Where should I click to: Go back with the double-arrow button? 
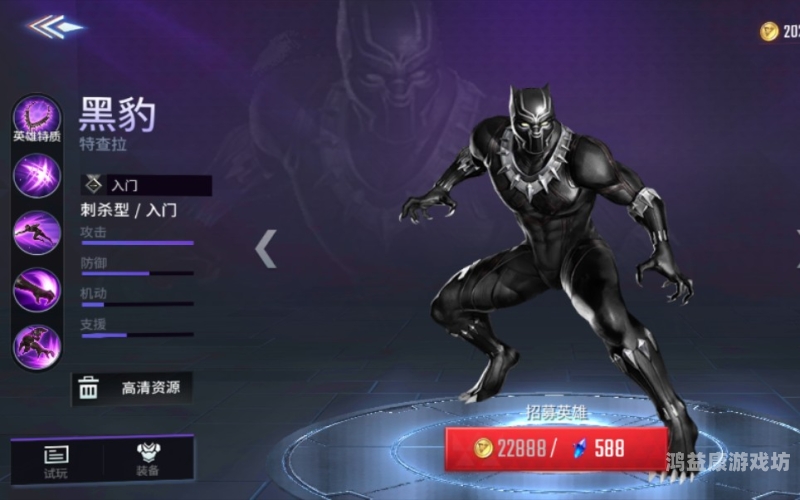(x=56, y=27)
